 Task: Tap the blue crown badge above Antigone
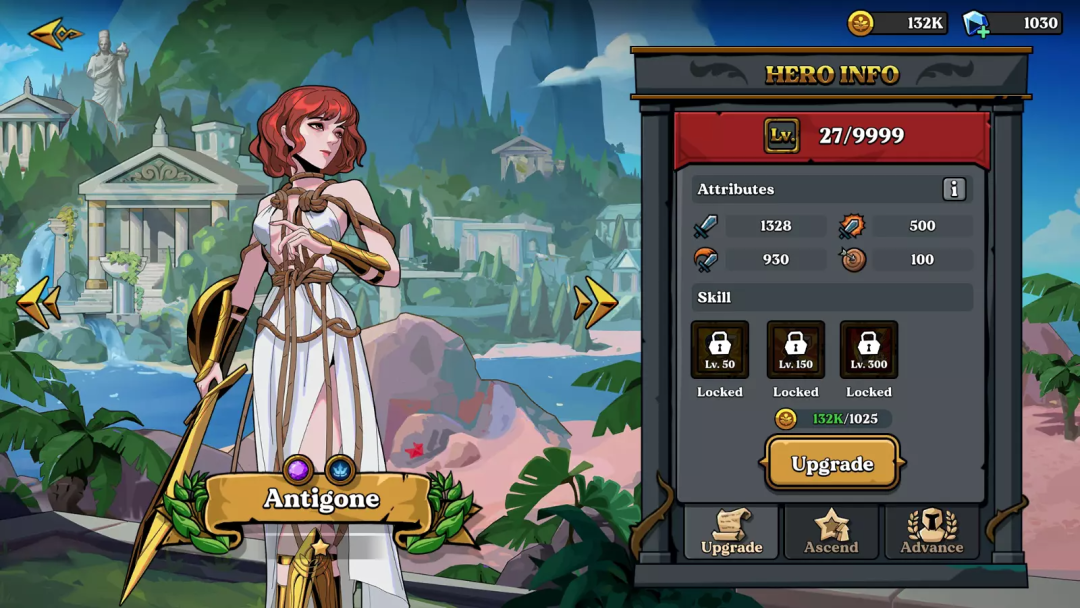click(340, 469)
